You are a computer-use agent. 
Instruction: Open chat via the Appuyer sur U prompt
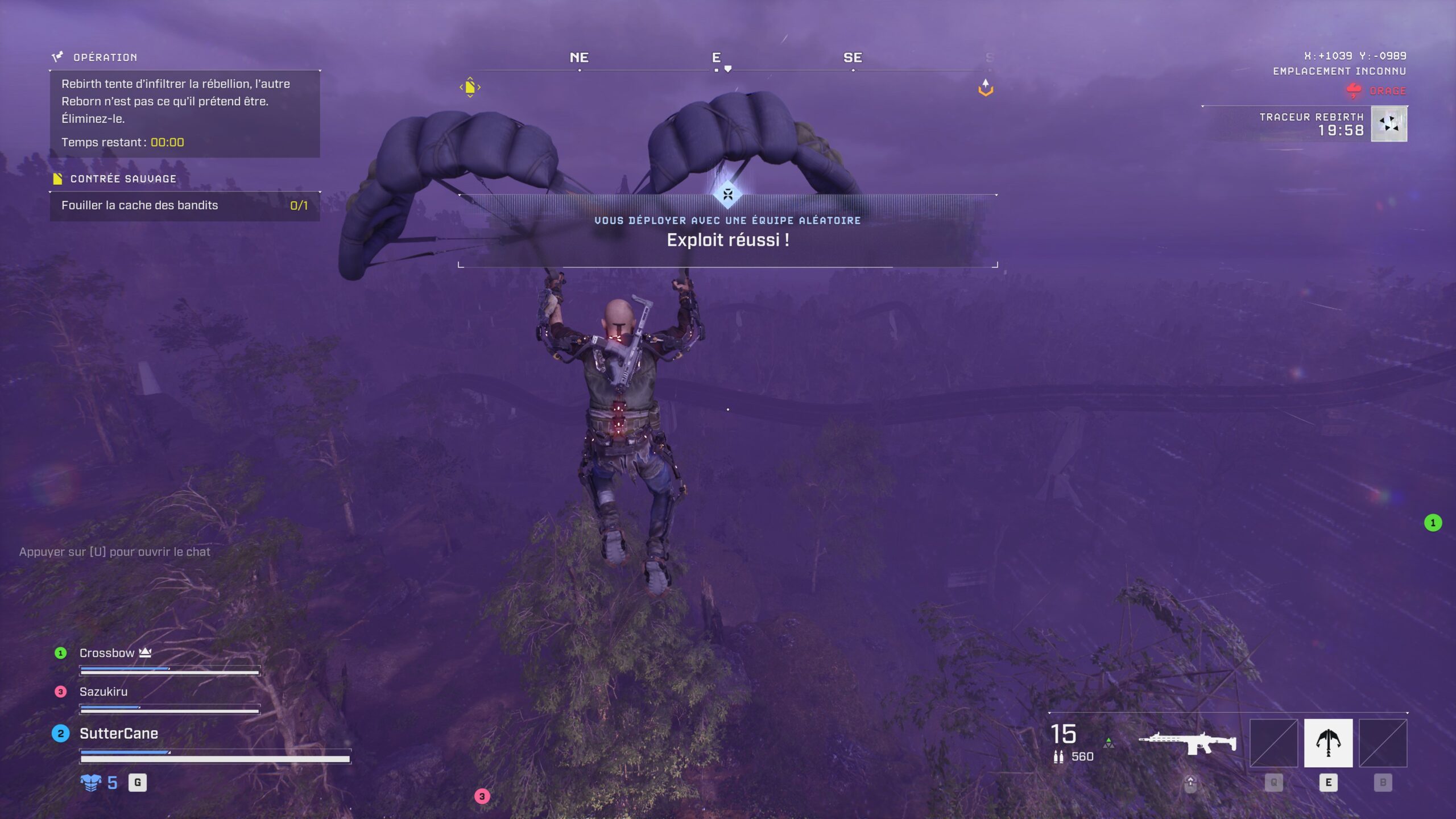coord(115,551)
